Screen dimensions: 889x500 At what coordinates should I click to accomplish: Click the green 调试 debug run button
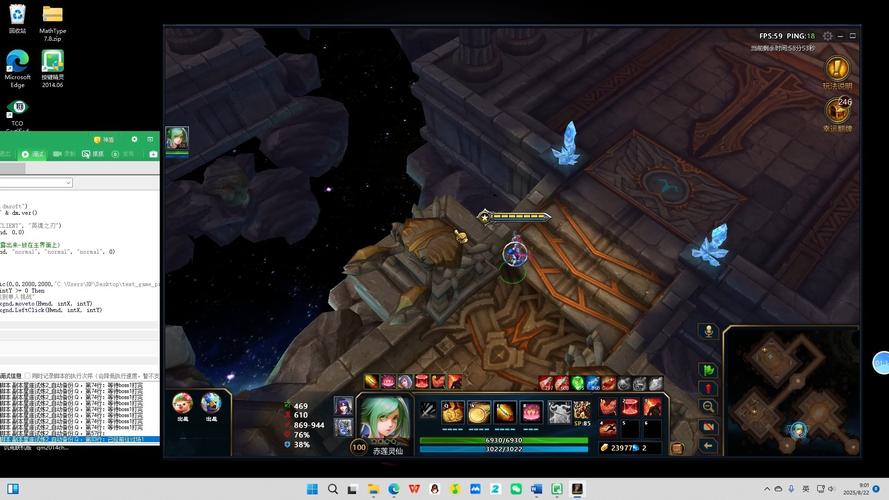click(x=35, y=154)
